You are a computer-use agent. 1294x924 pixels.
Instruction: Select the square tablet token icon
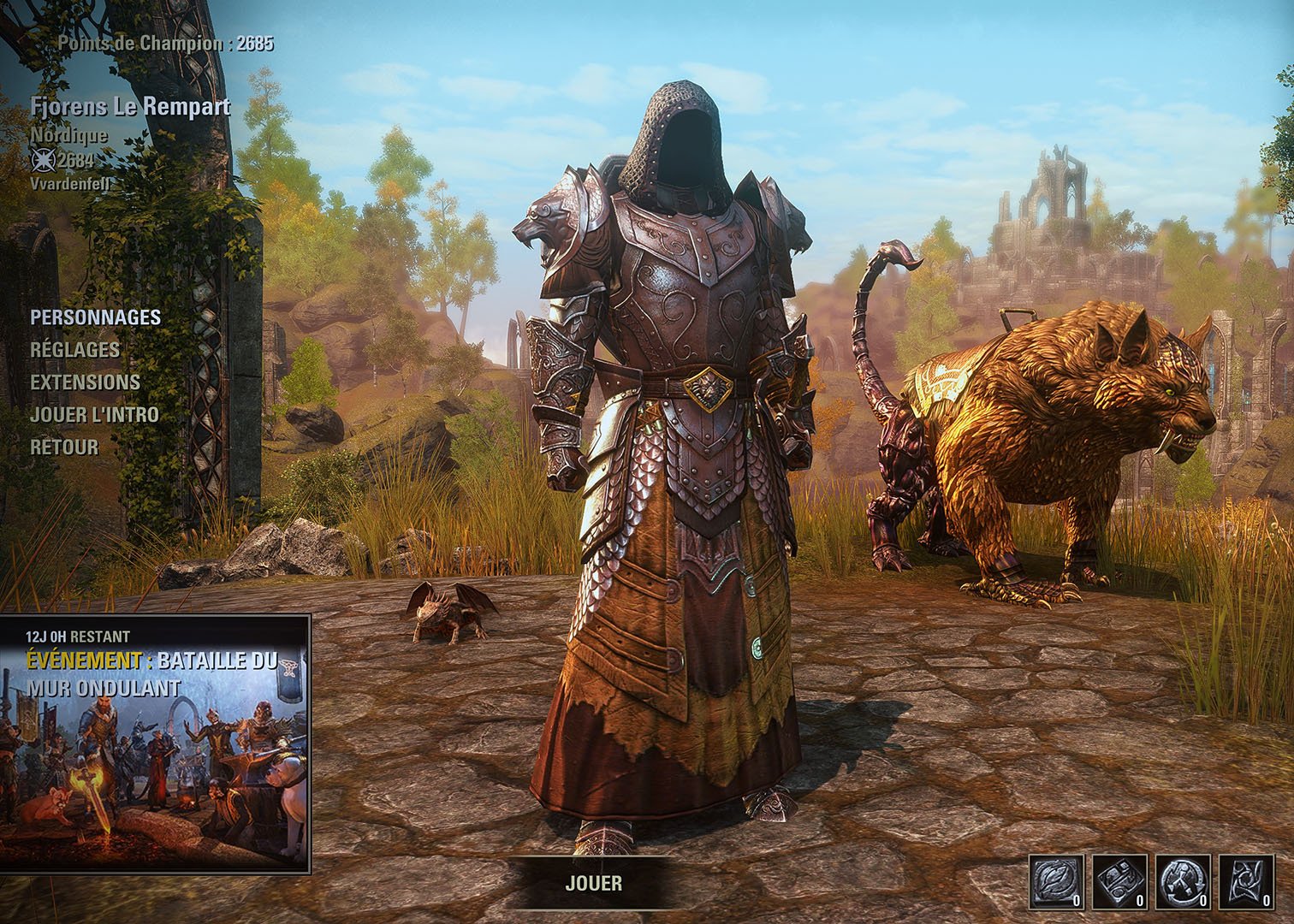(x=1119, y=880)
